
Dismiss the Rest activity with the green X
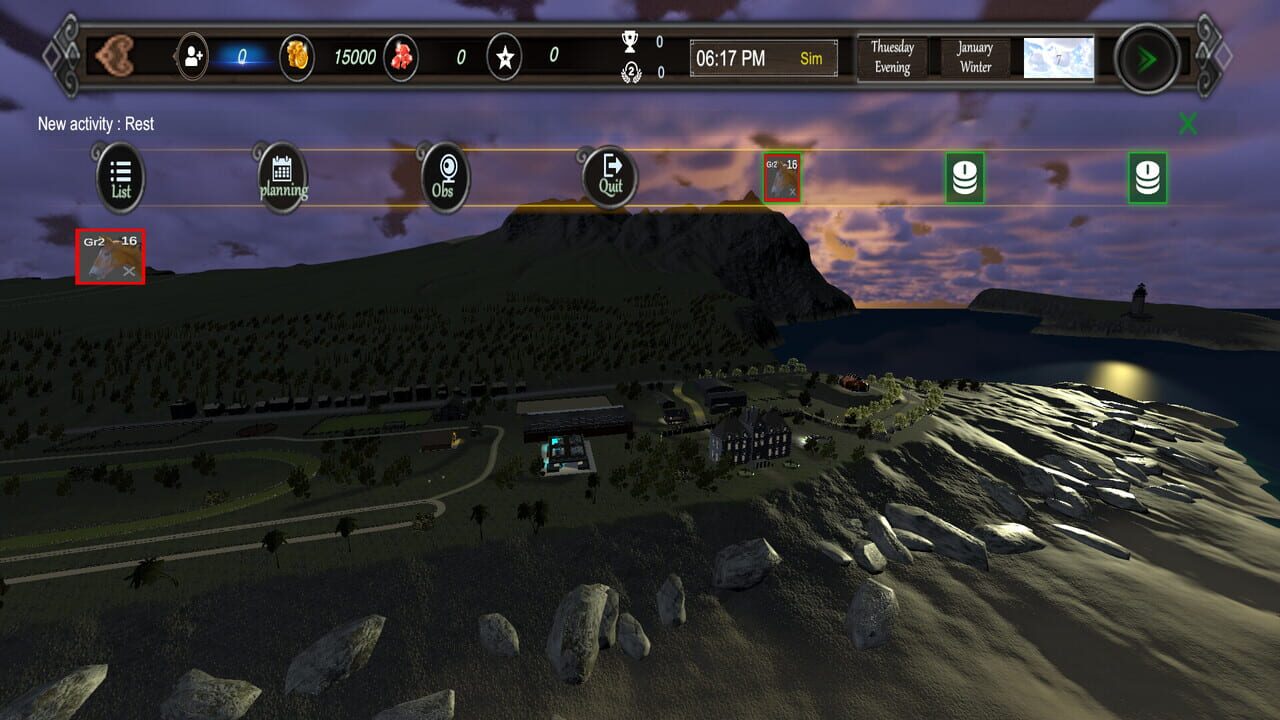coord(1188,124)
